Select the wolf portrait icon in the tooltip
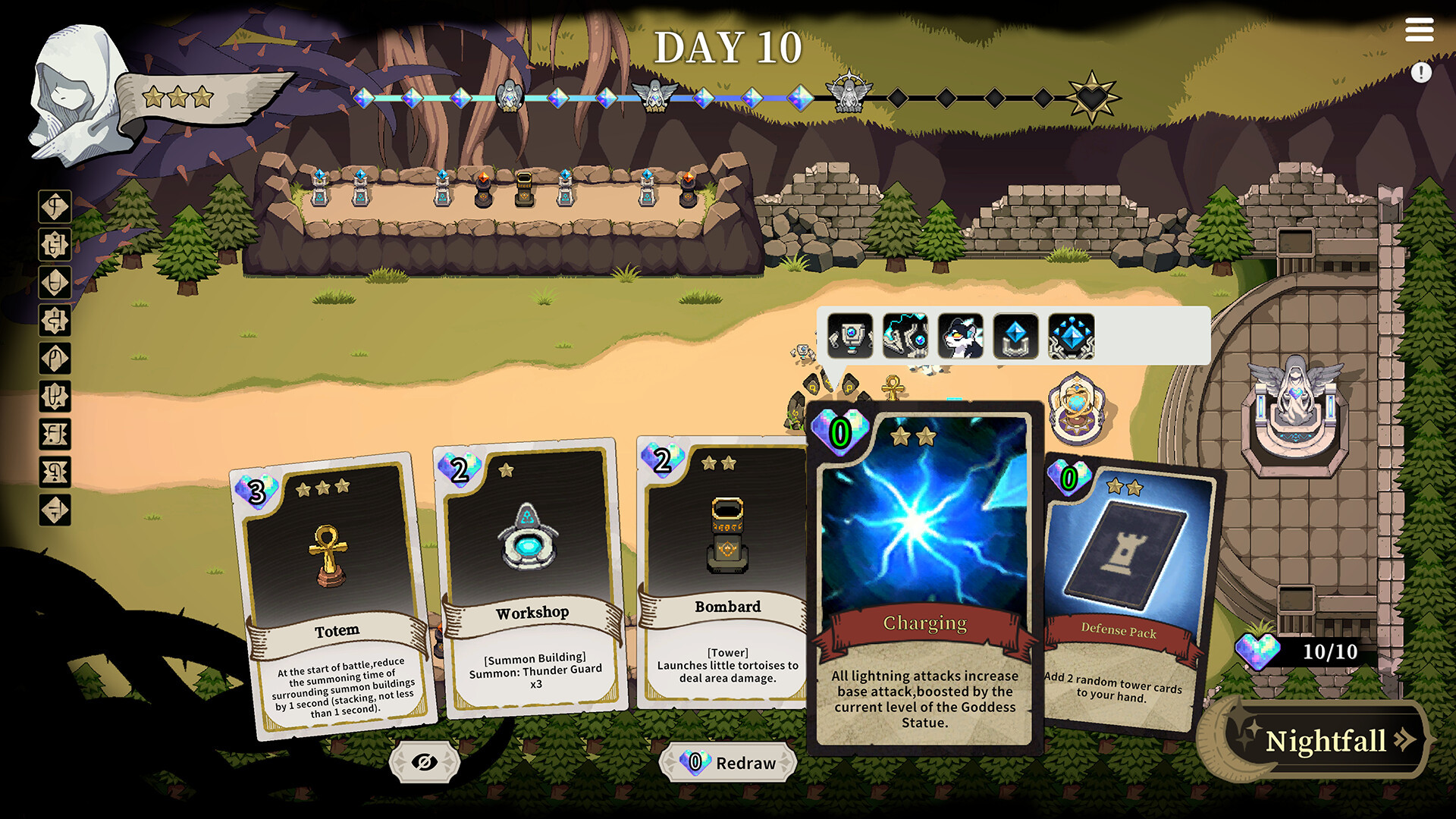This screenshot has height=819, width=1456. pos(961,336)
